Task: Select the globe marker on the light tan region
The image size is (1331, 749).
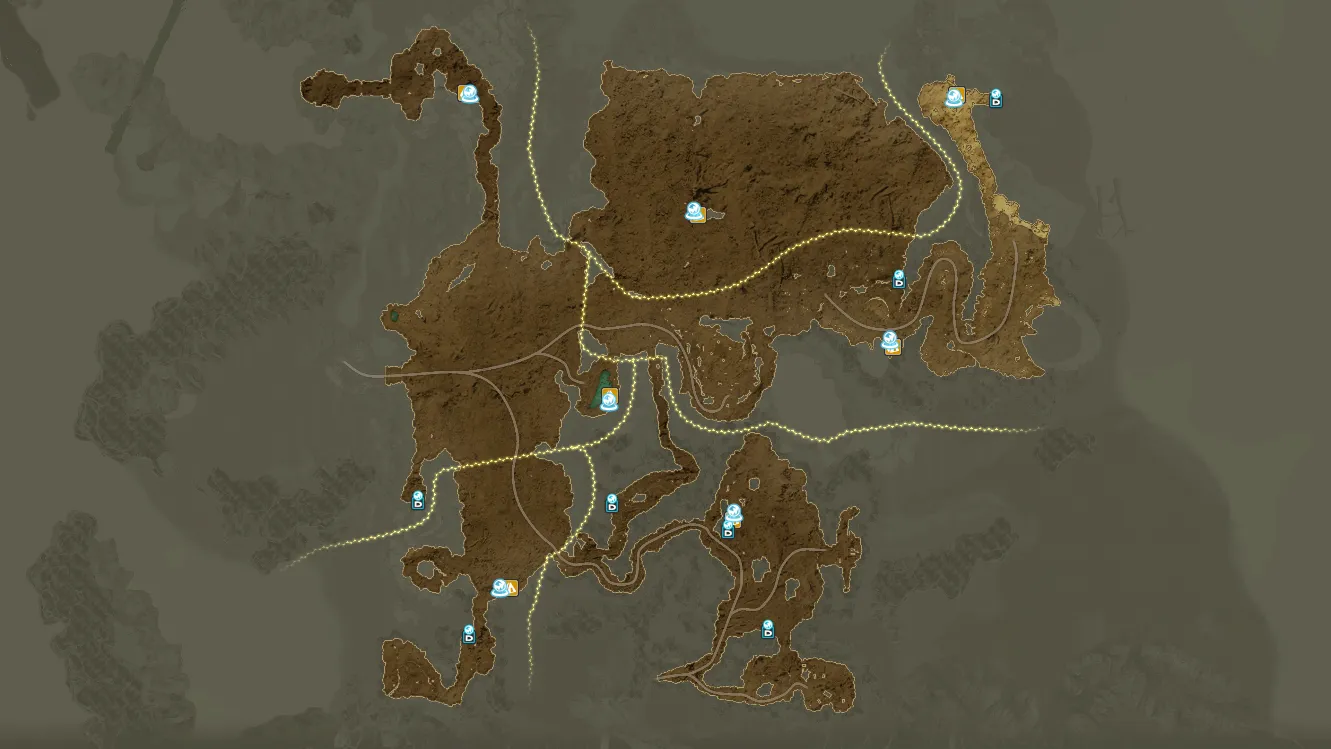Action: pos(954,97)
